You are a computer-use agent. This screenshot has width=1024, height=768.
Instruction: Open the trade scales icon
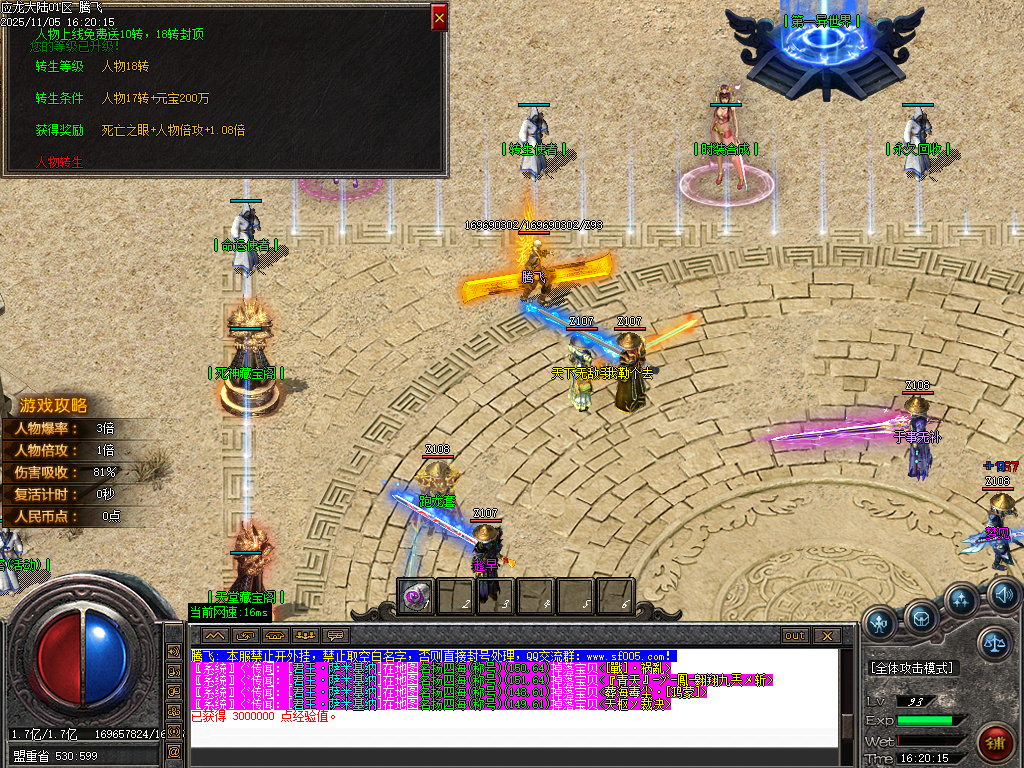[x=995, y=643]
